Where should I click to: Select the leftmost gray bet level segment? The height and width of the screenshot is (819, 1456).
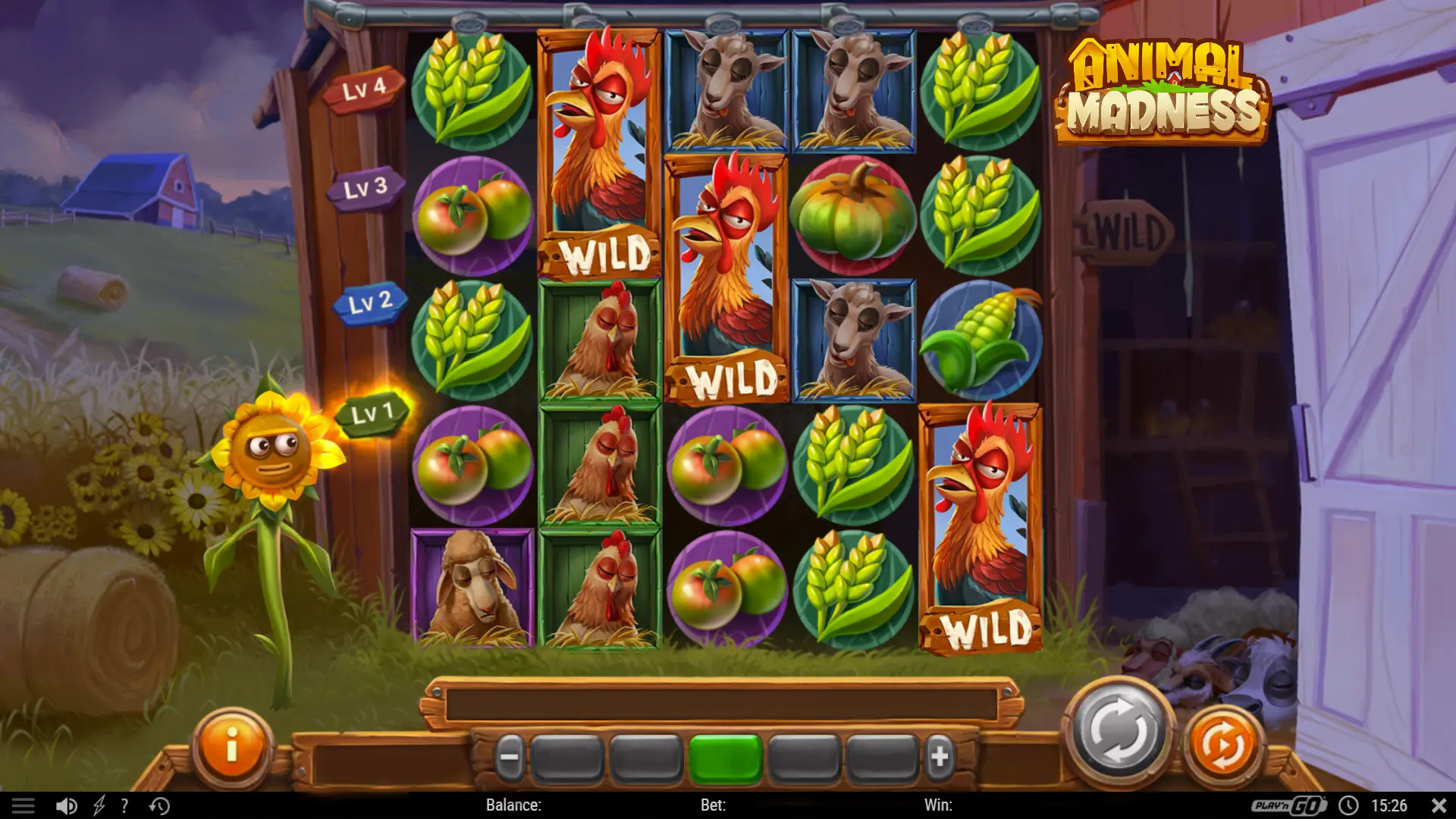[x=567, y=755]
